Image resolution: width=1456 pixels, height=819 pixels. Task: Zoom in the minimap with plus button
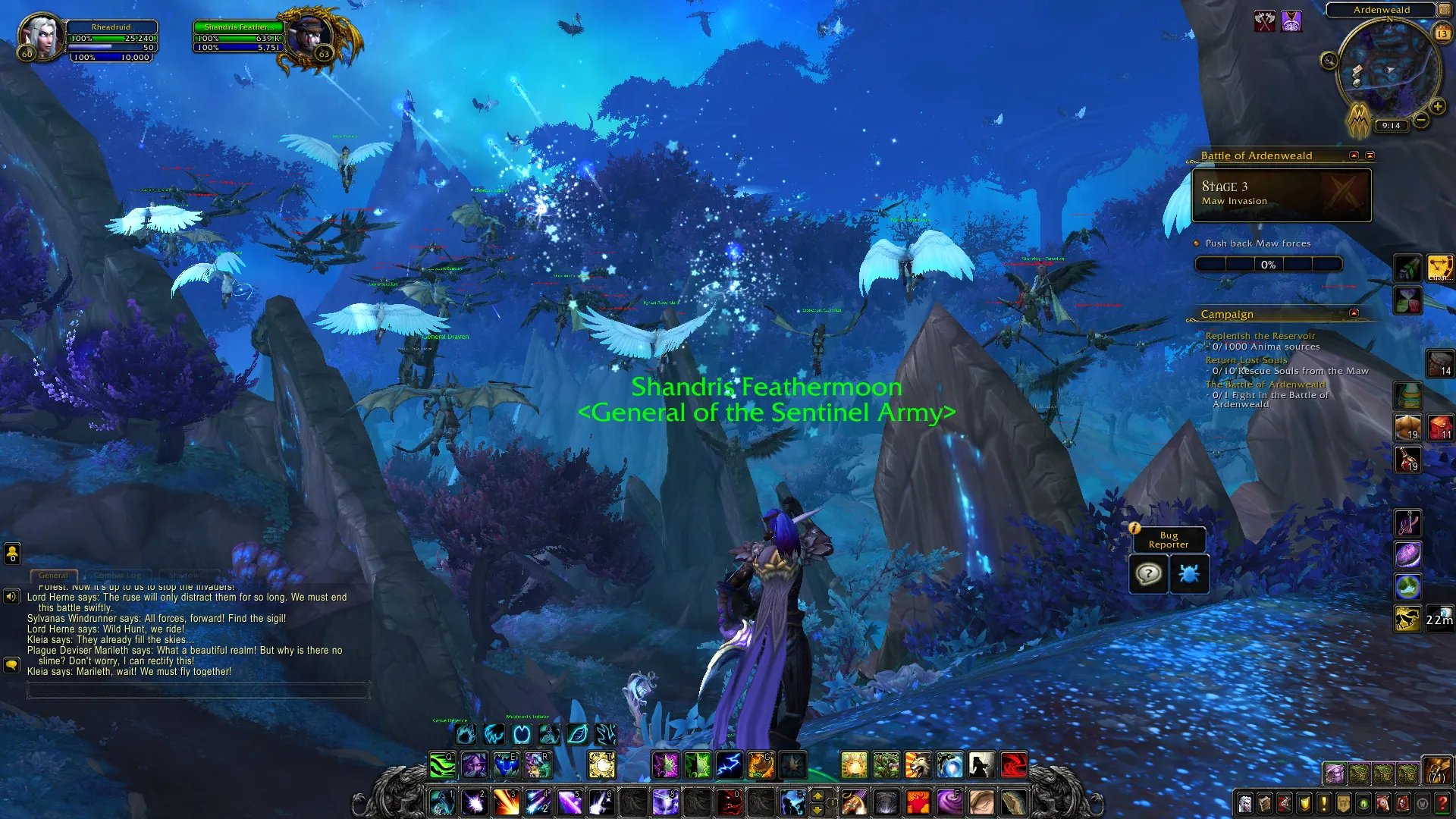click(1437, 107)
